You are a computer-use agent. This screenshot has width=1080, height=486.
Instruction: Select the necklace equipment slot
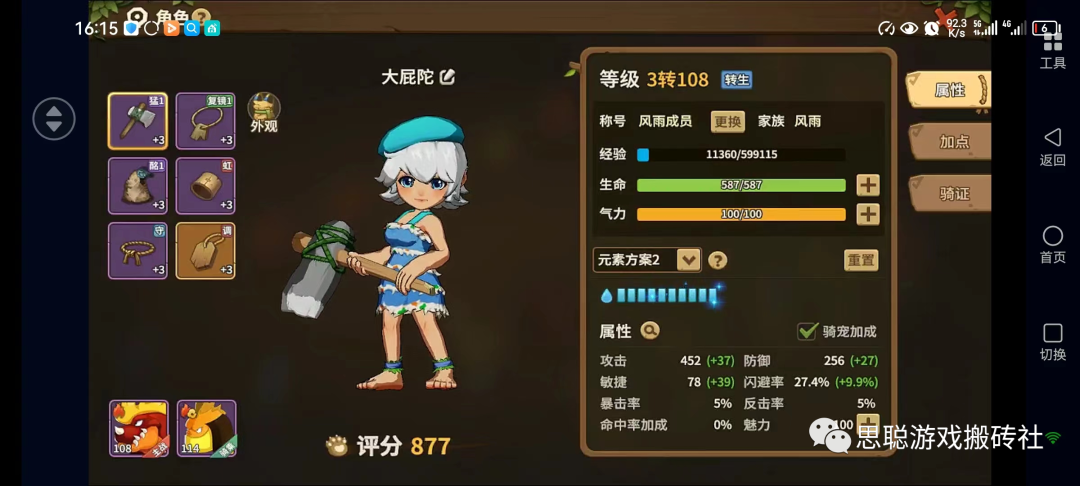[x=205, y=121]
